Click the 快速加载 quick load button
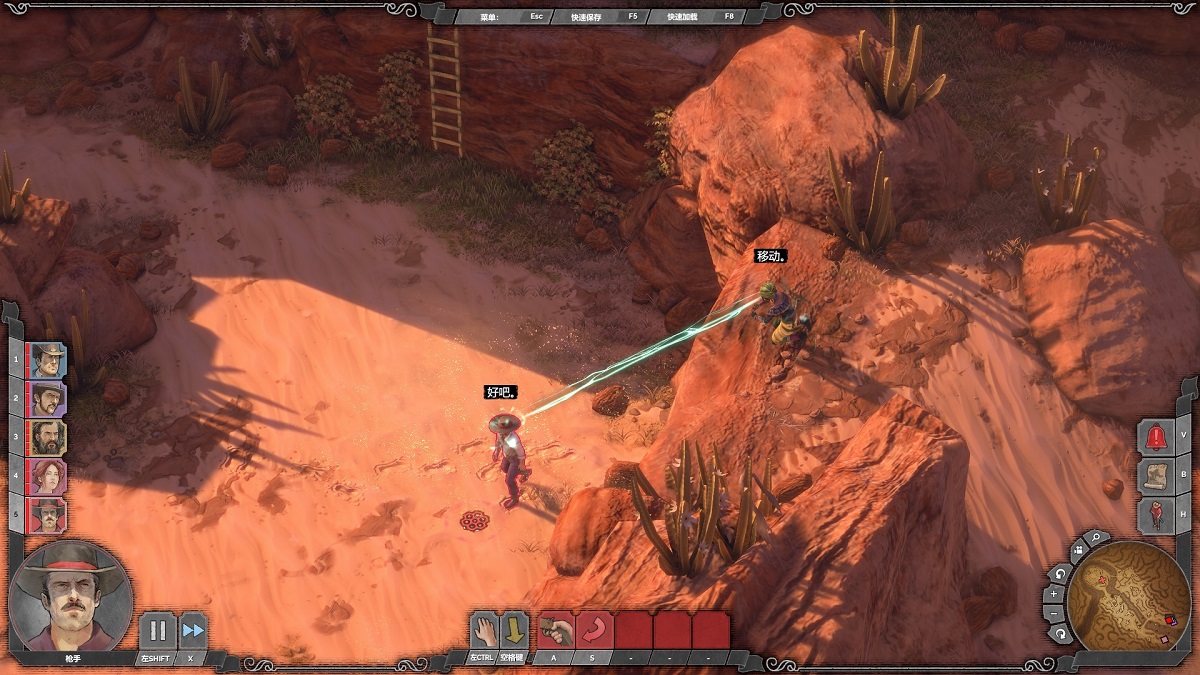Viewport: 1200px width, 675px height. point(688,16)
